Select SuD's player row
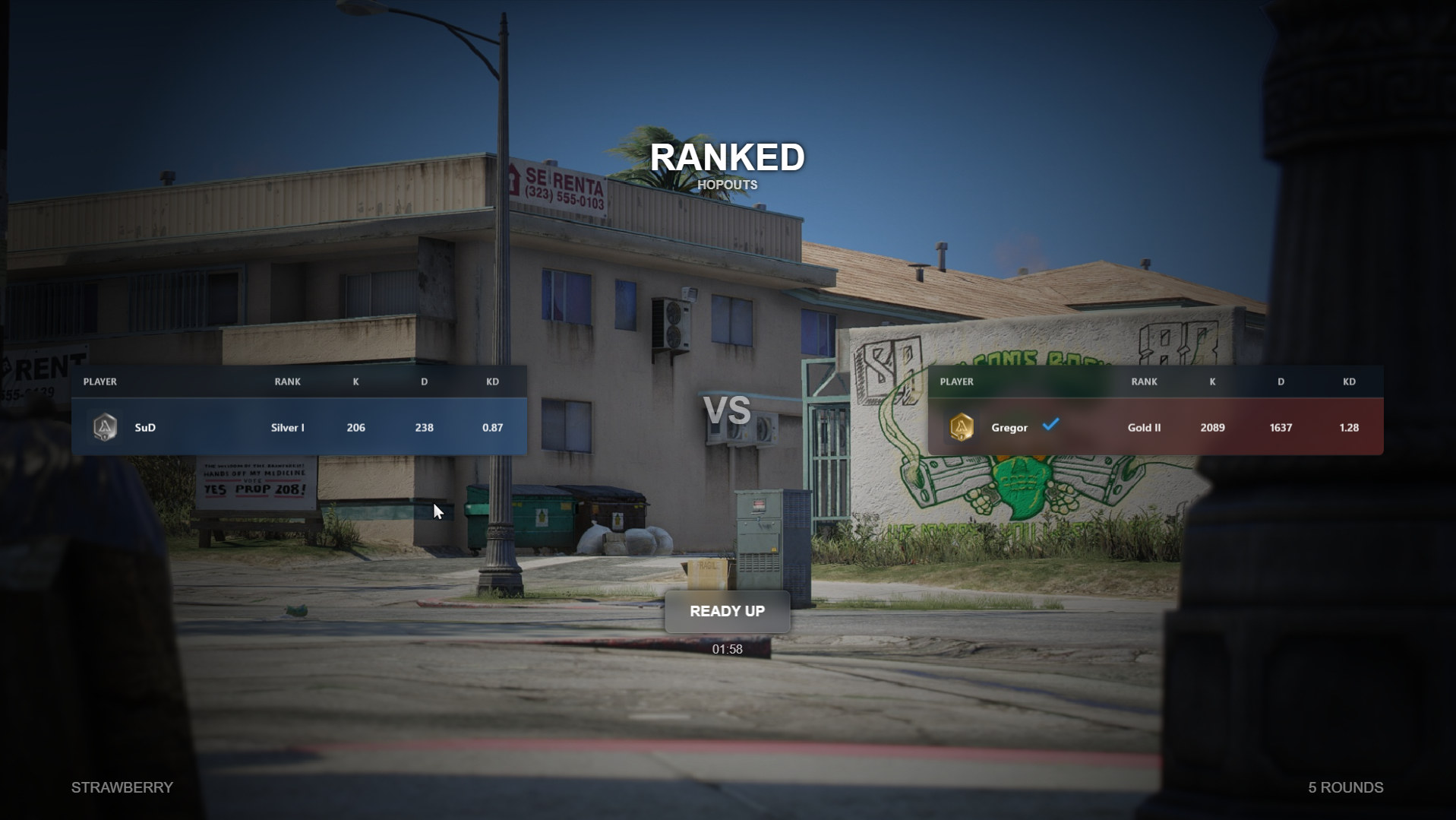The height and width of the screenshot is (820, 1456). pos(299,427)
